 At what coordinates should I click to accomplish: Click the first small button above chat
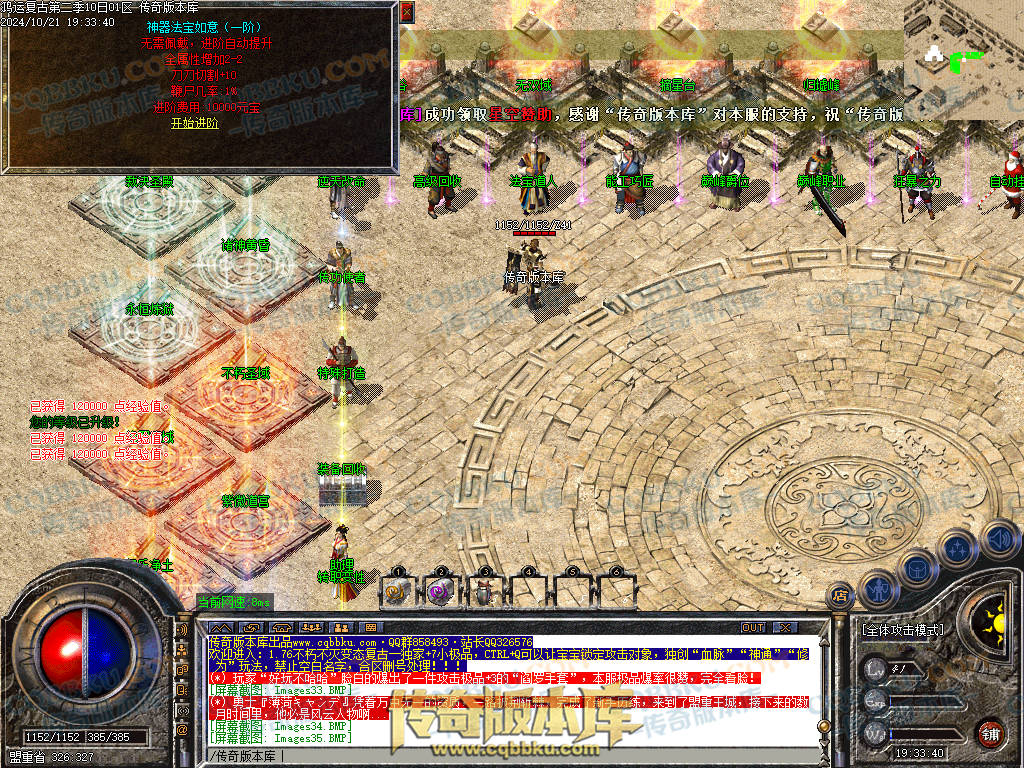(223, 627)
